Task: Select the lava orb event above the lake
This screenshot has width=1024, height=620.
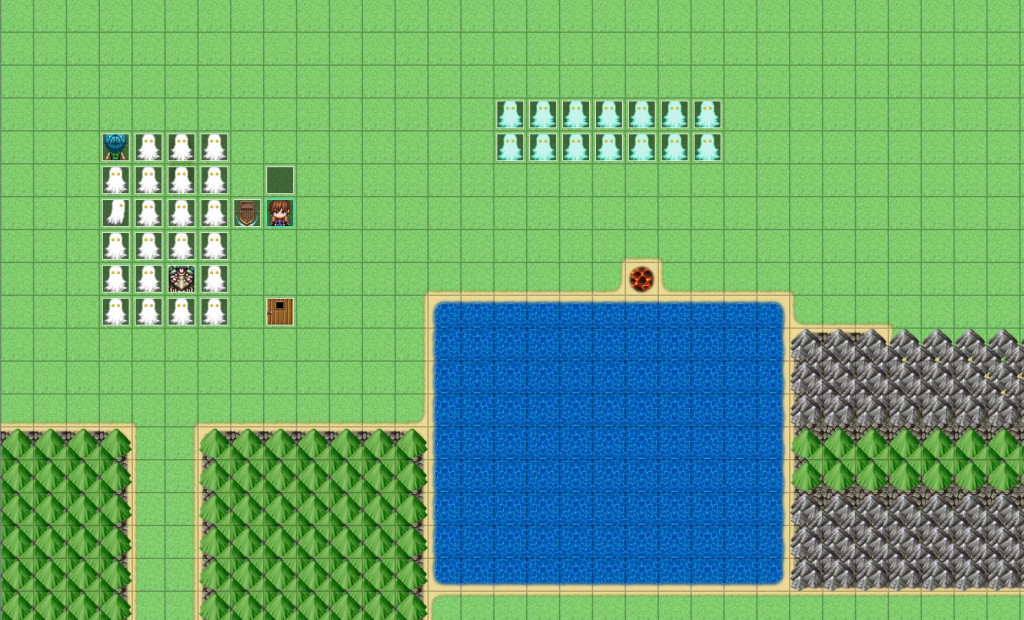Action: click(x=641, y=278)
